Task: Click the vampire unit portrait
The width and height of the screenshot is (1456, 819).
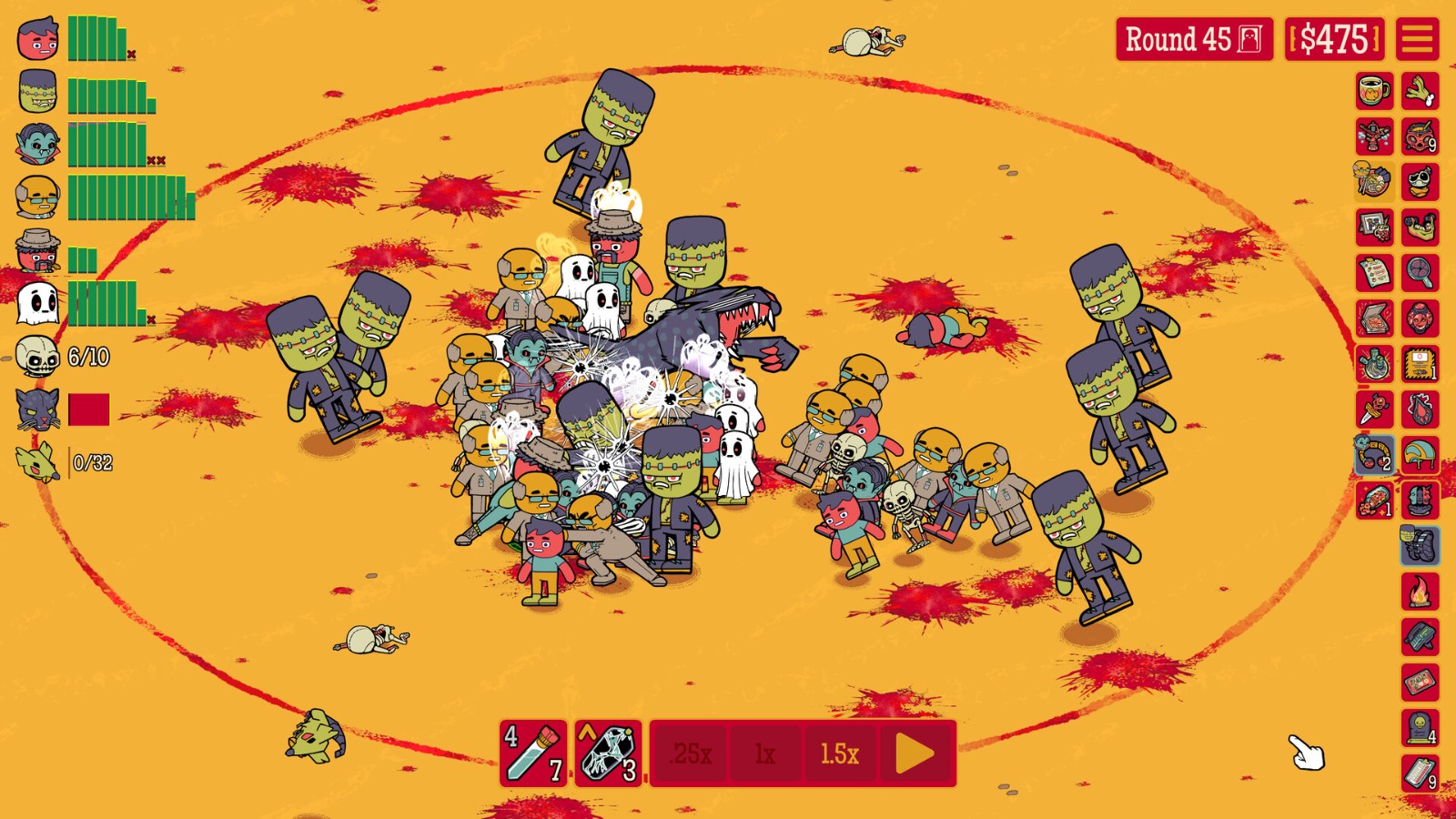Action: (38, 144)
